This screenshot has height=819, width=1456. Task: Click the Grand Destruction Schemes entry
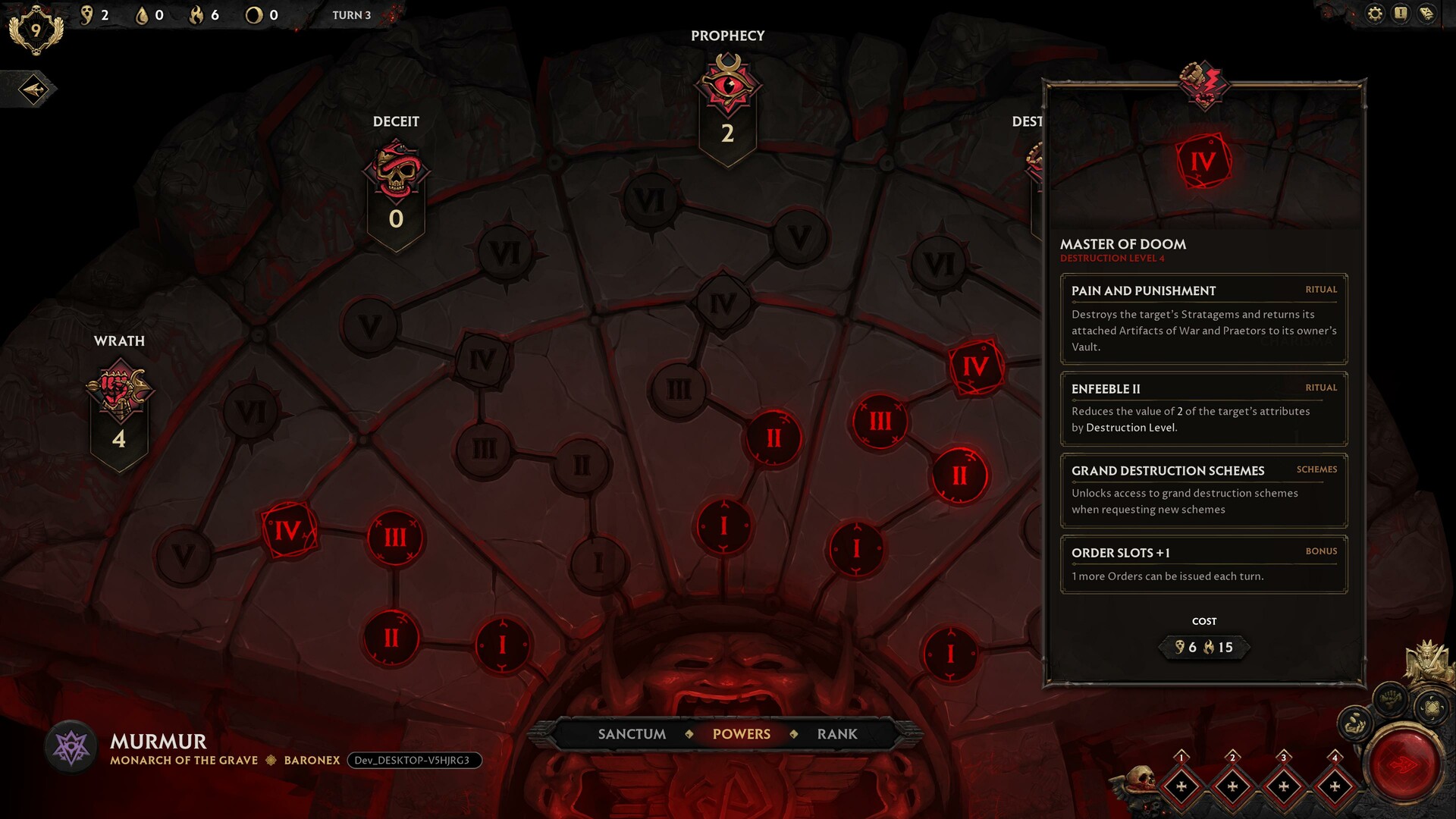click(x=1203, y=490)
